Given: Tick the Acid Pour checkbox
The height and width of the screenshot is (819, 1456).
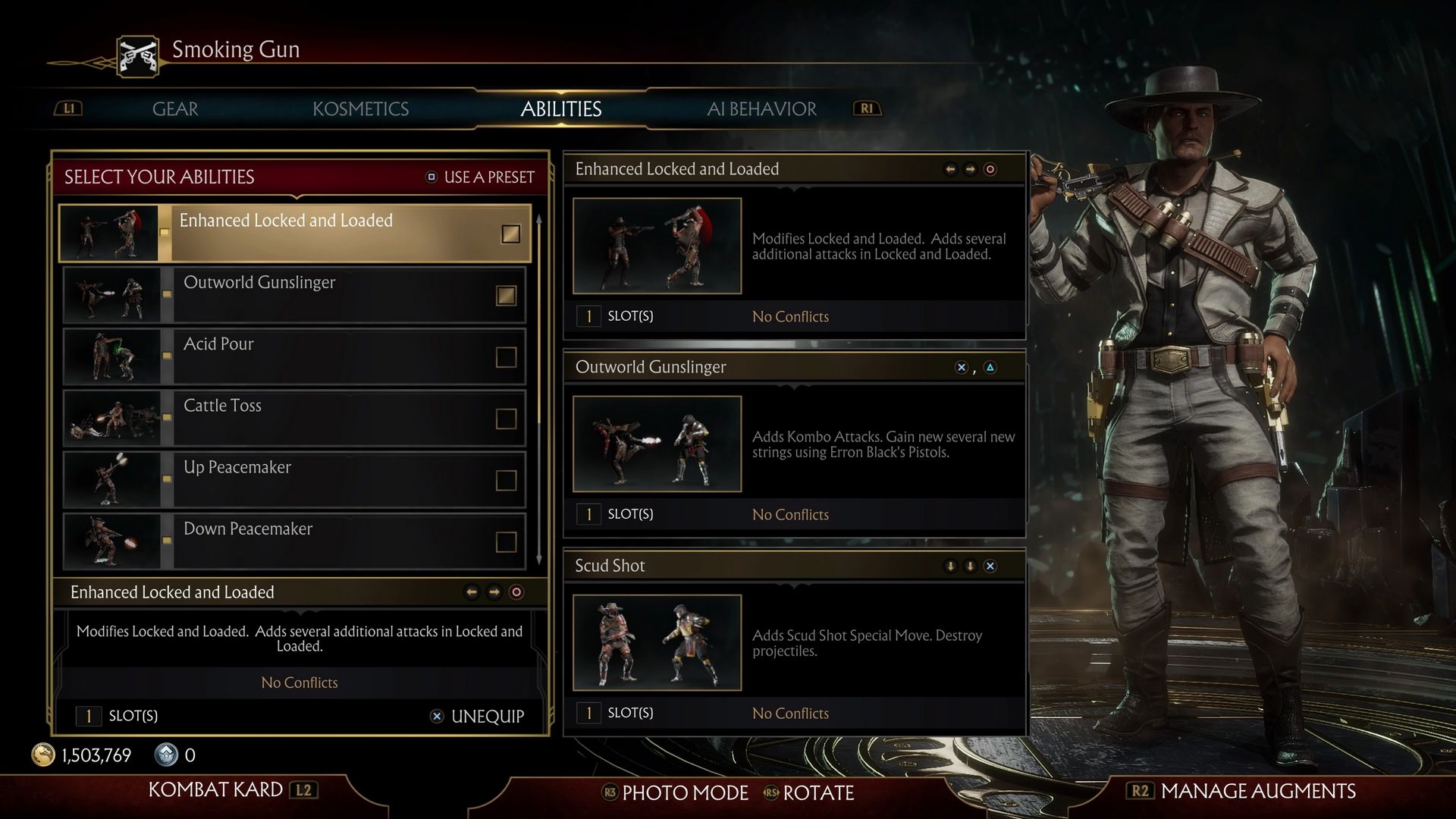Looking at the screenshot, I should coord(506,357).
